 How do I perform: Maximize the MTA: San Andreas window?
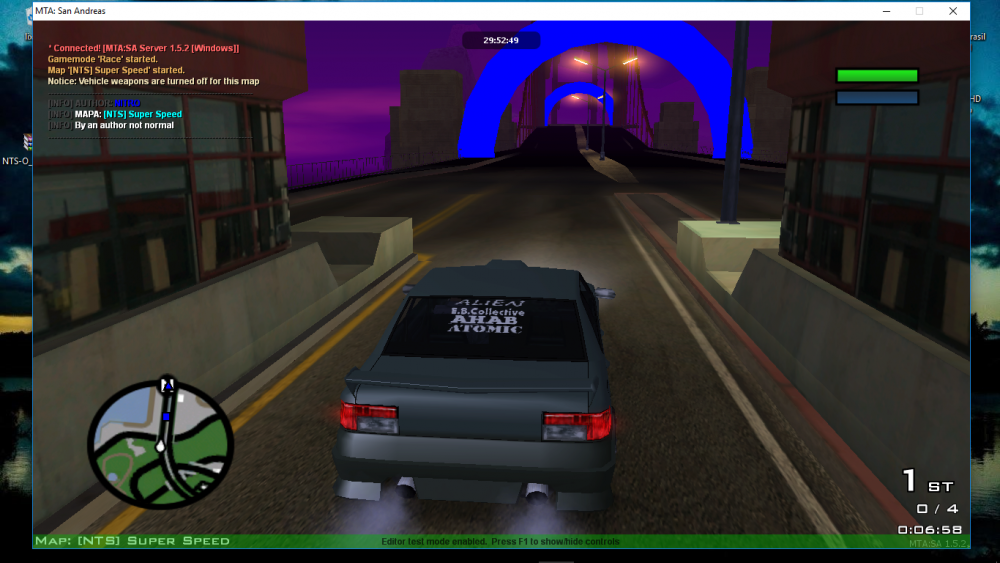coord(919,11)
